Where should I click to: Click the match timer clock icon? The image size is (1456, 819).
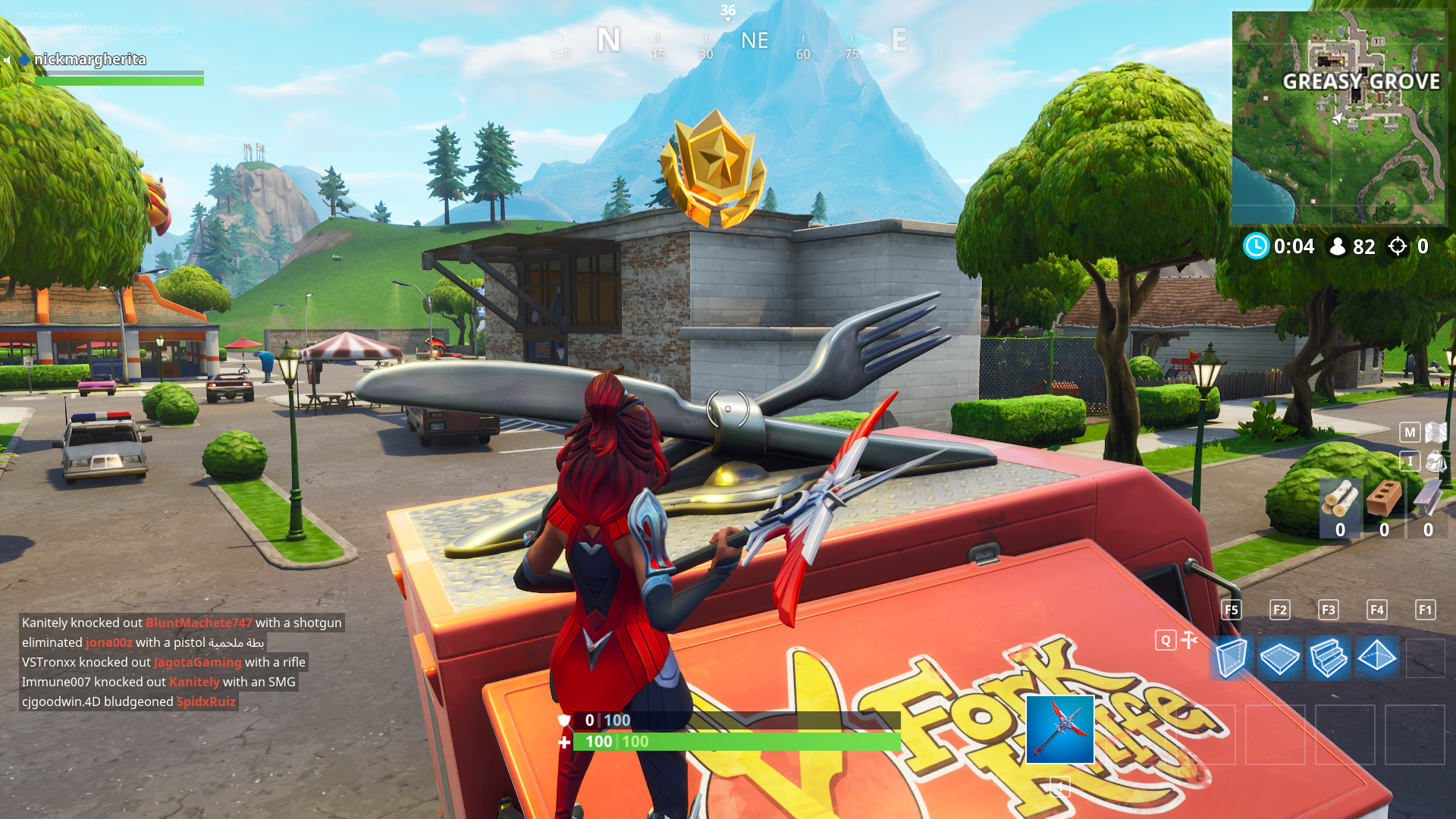(x=1258, y=246)
